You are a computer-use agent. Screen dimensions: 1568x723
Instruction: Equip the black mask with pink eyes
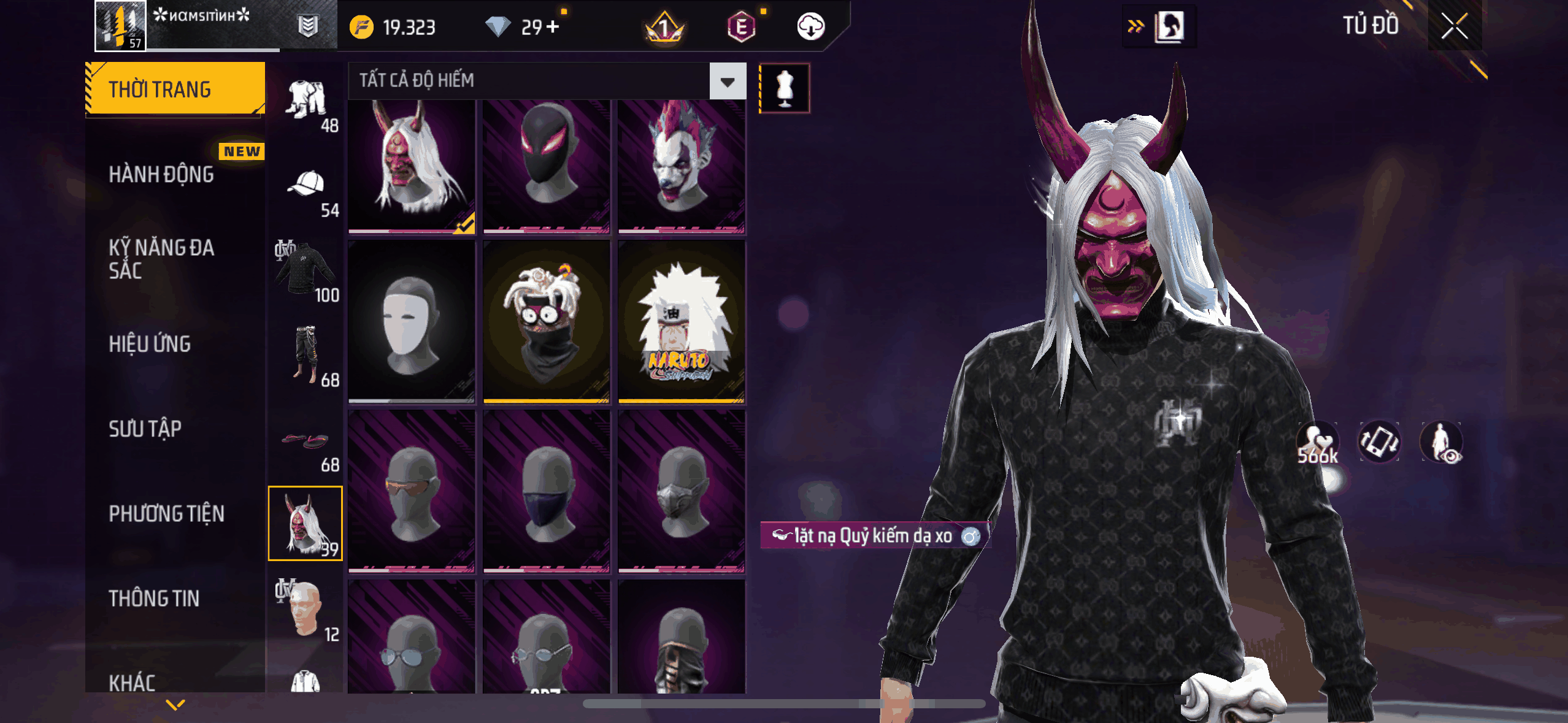point(546,166)
